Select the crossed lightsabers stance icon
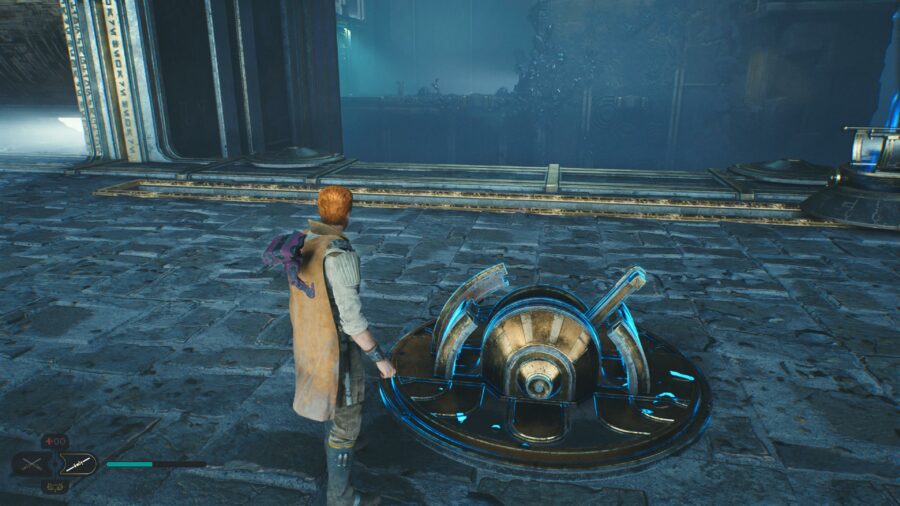Image resolution: width=900 pixels, height=506 pixels. coord(29,464)
